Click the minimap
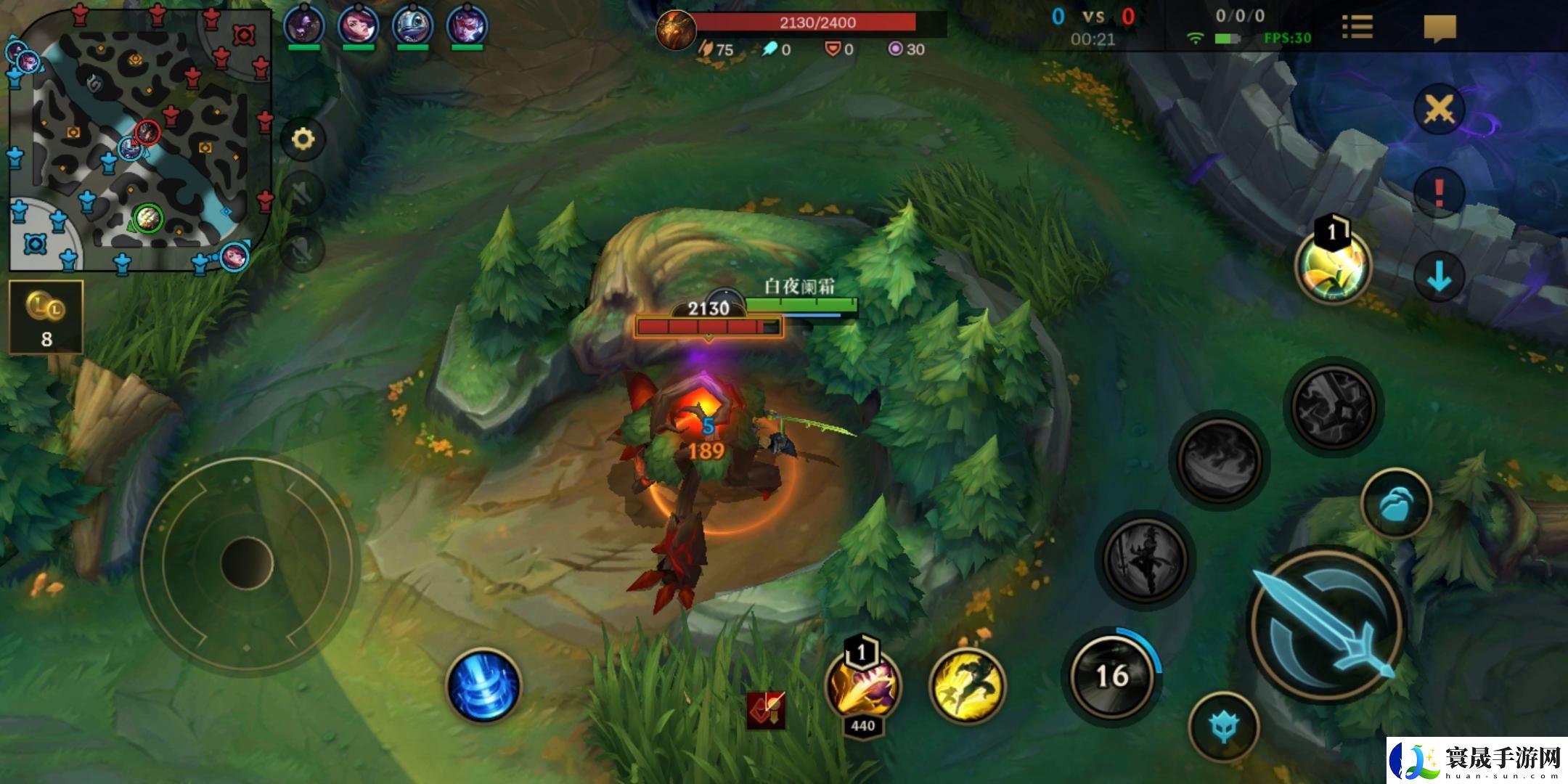 coord(139,138)
